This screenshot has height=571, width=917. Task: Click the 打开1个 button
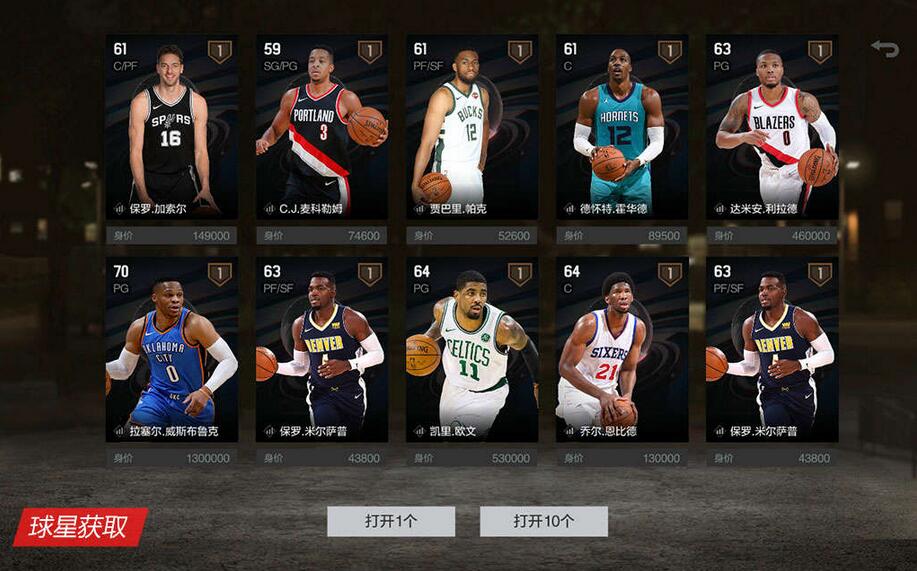tap(391, 521)
